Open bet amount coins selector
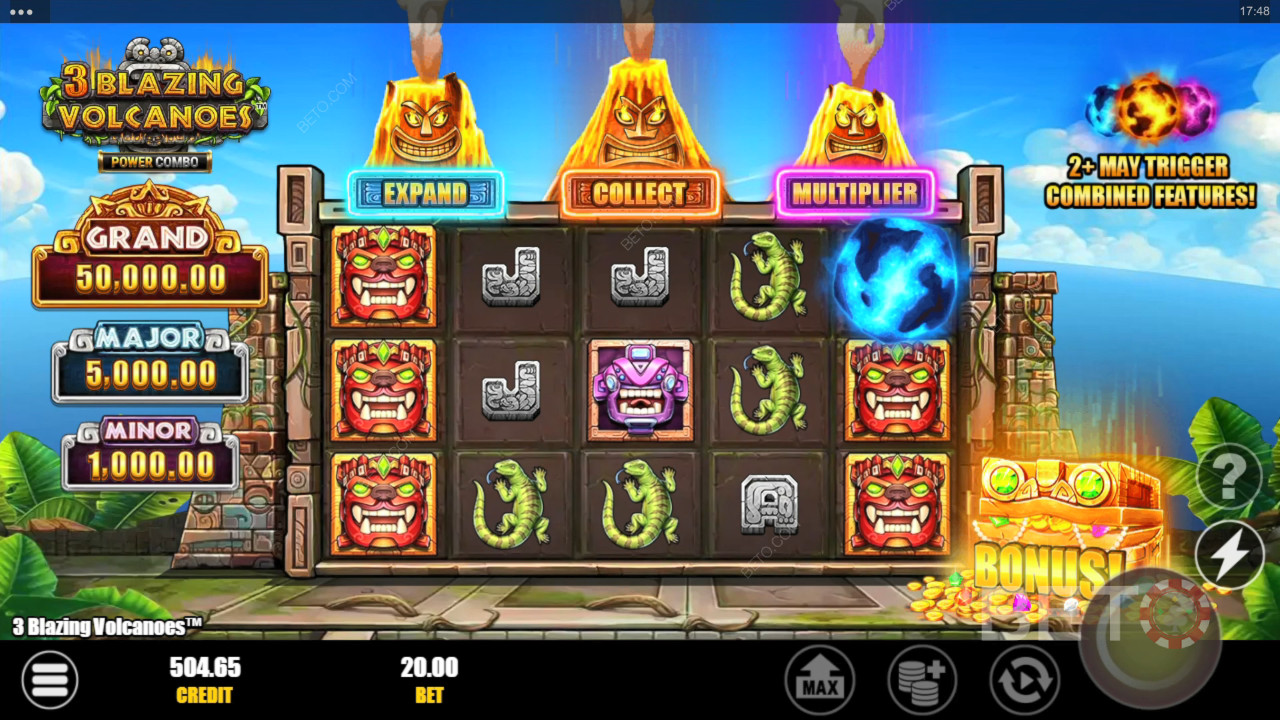The height and width of the screenshot is (720, 1280). [921, 680]
